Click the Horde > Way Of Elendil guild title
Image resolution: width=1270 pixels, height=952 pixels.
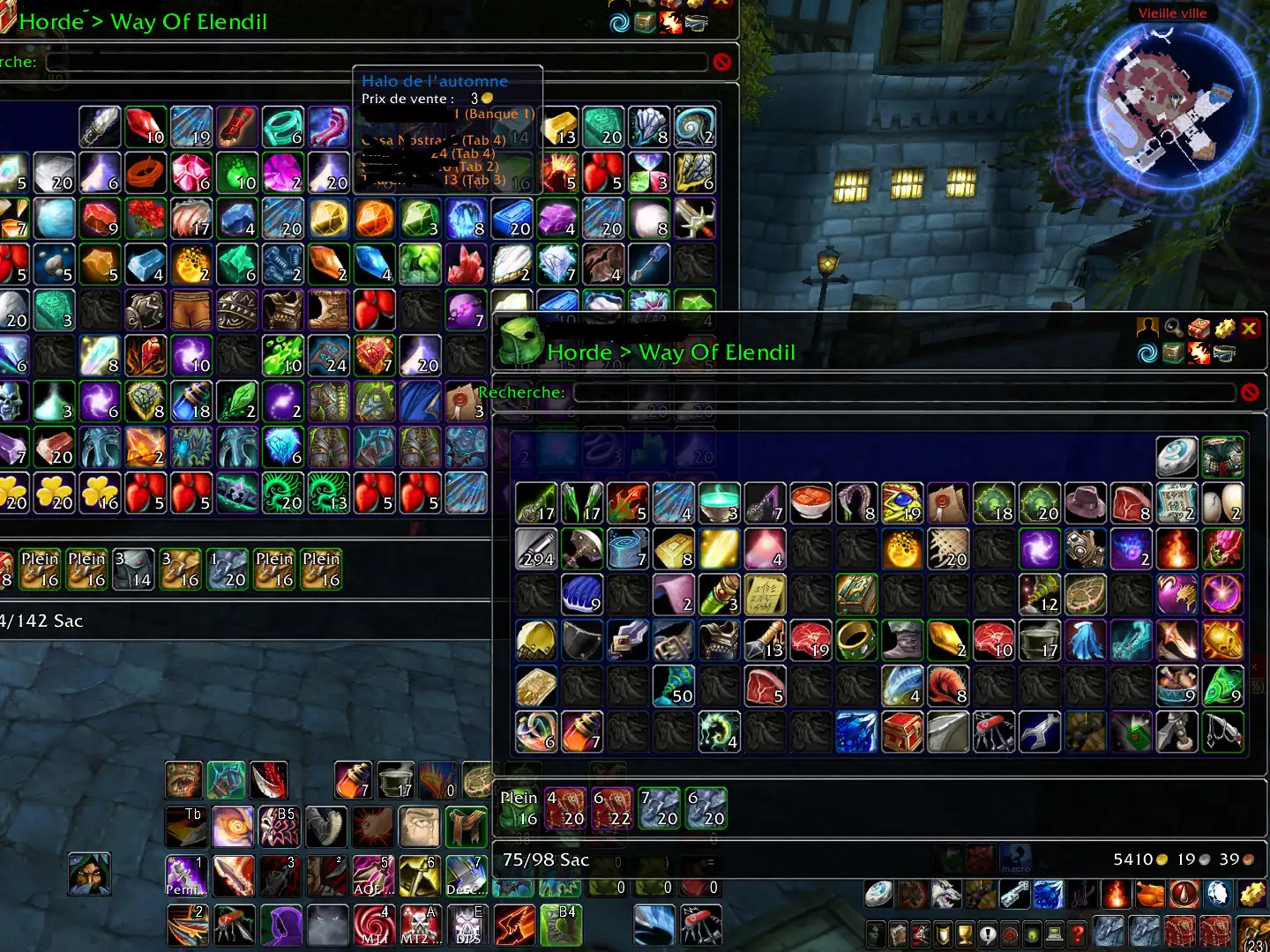pos(671,352)
